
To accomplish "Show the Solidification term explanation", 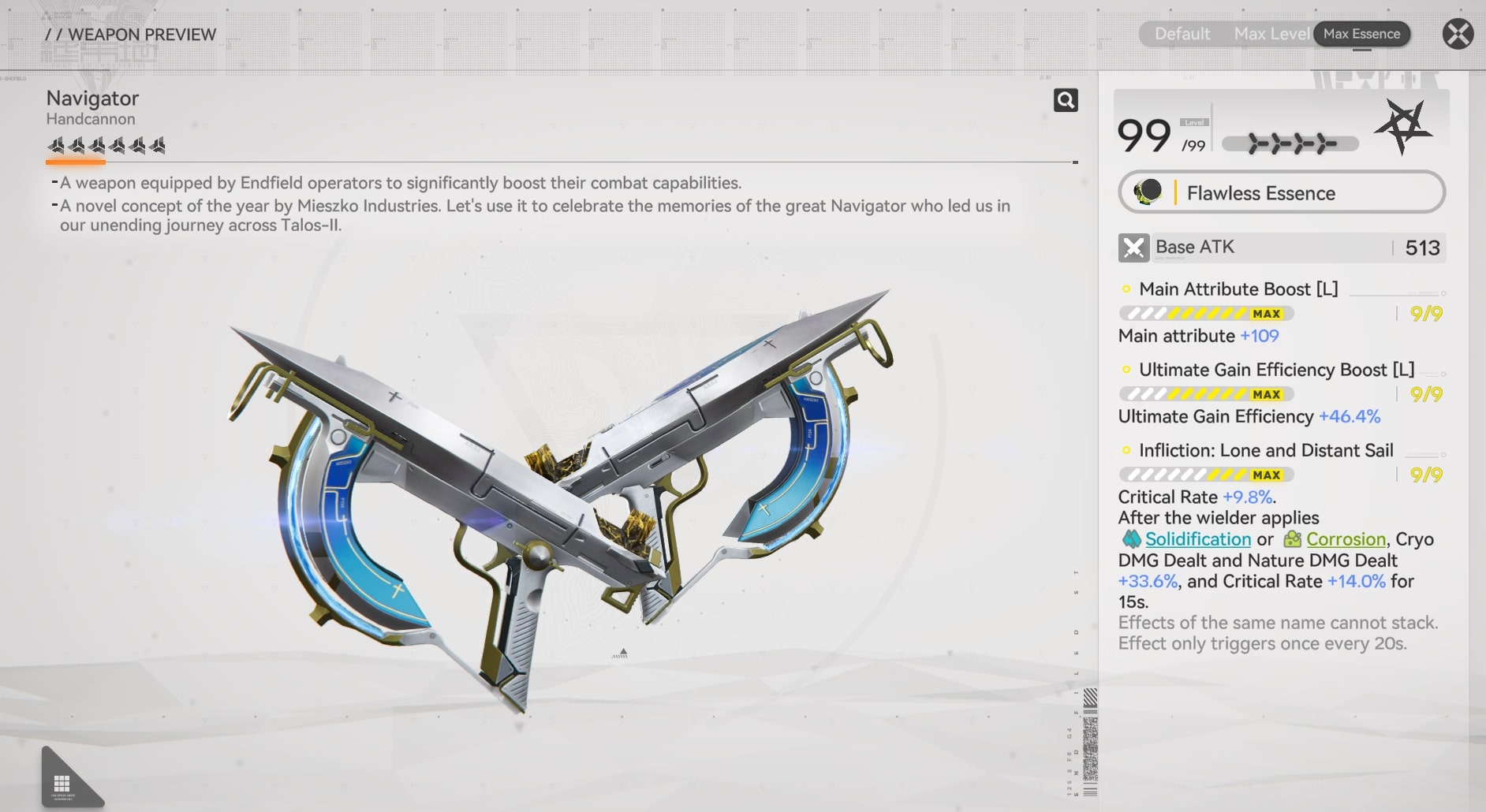I will (x=1197, y=539).
